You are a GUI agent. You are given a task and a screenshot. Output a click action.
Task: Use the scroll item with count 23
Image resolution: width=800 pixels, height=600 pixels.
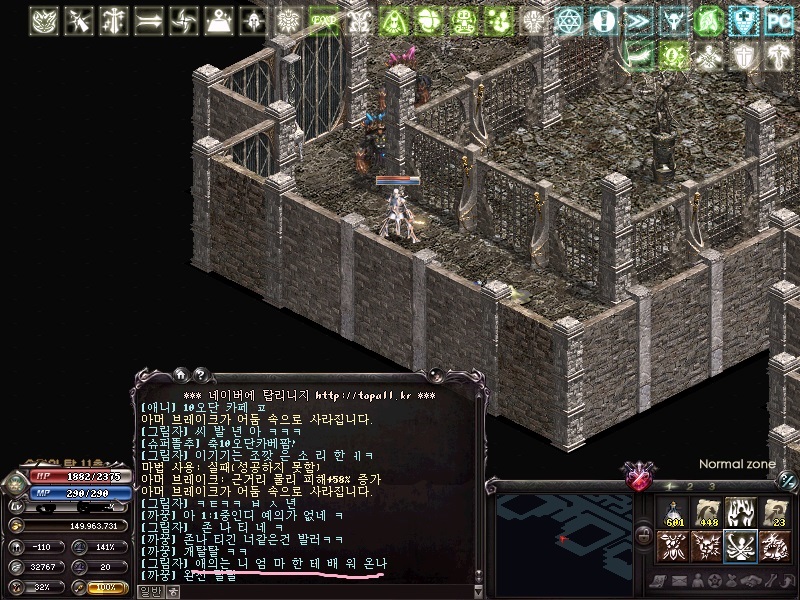[x=774, y=513]
